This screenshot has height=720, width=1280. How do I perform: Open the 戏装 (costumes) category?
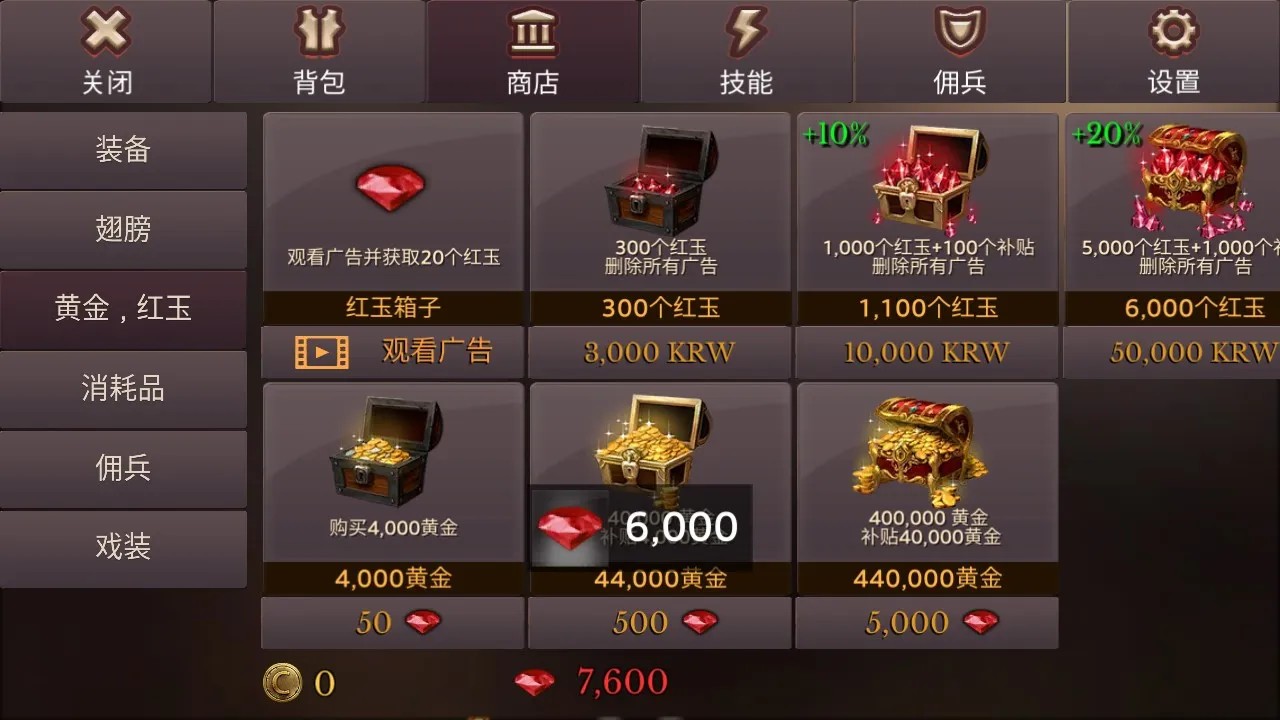[122, 548]
